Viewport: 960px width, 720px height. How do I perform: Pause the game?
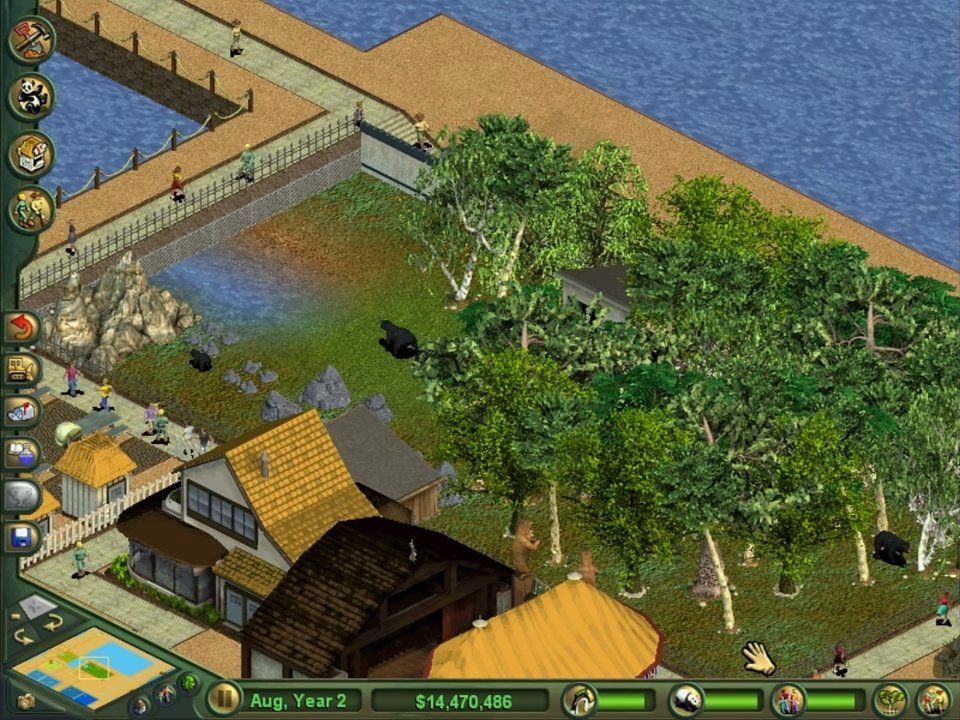222,699
